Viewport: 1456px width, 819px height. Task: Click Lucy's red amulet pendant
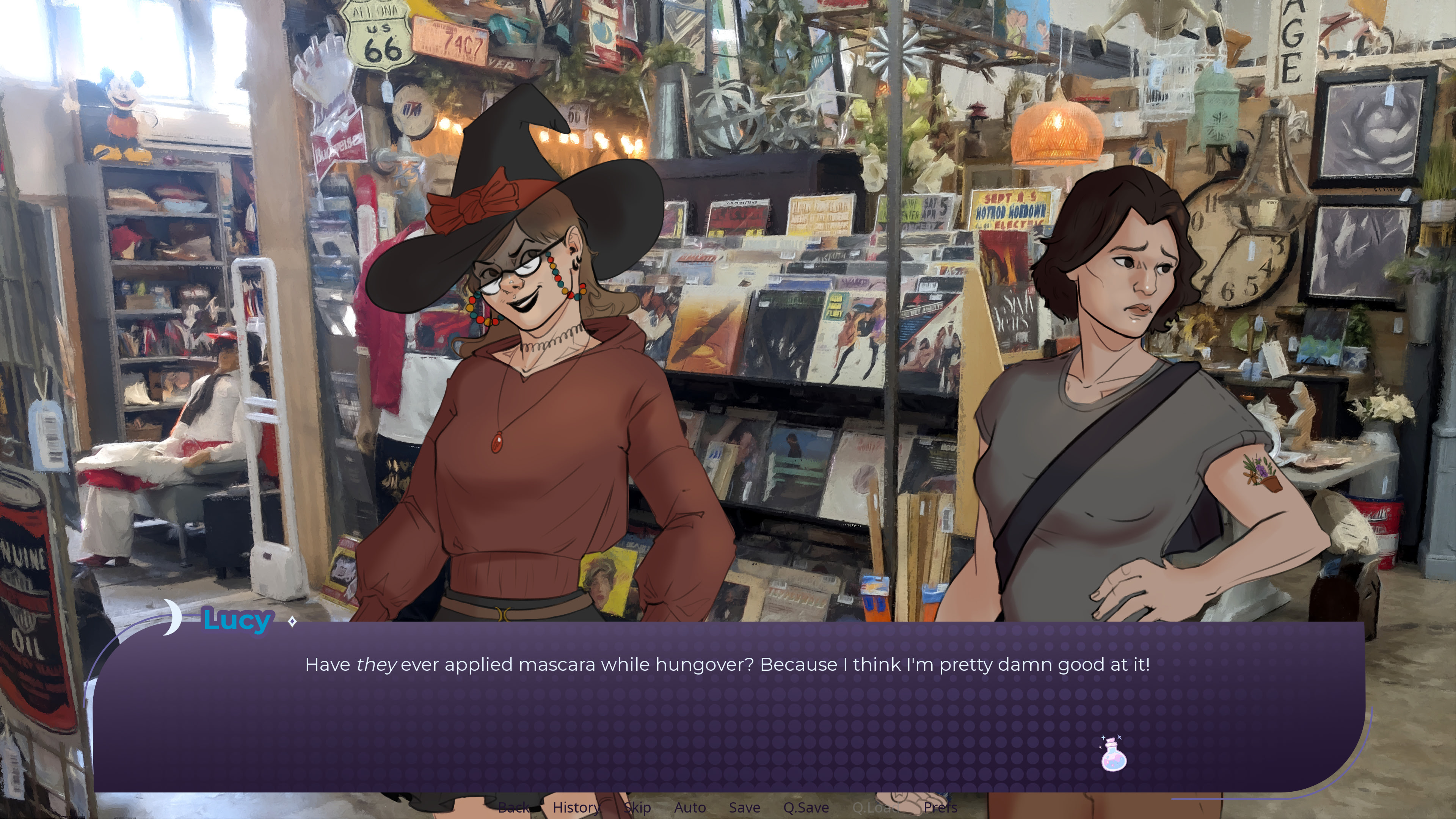(x=497, y=444)
